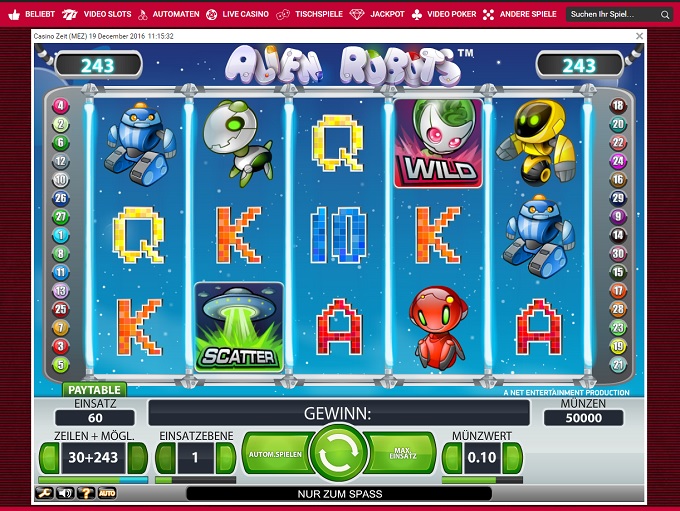Image resolution: width=680 pixels, height=511 pixels.
Task: Spin the reels with the green button
Action: (x=338, y=455)
